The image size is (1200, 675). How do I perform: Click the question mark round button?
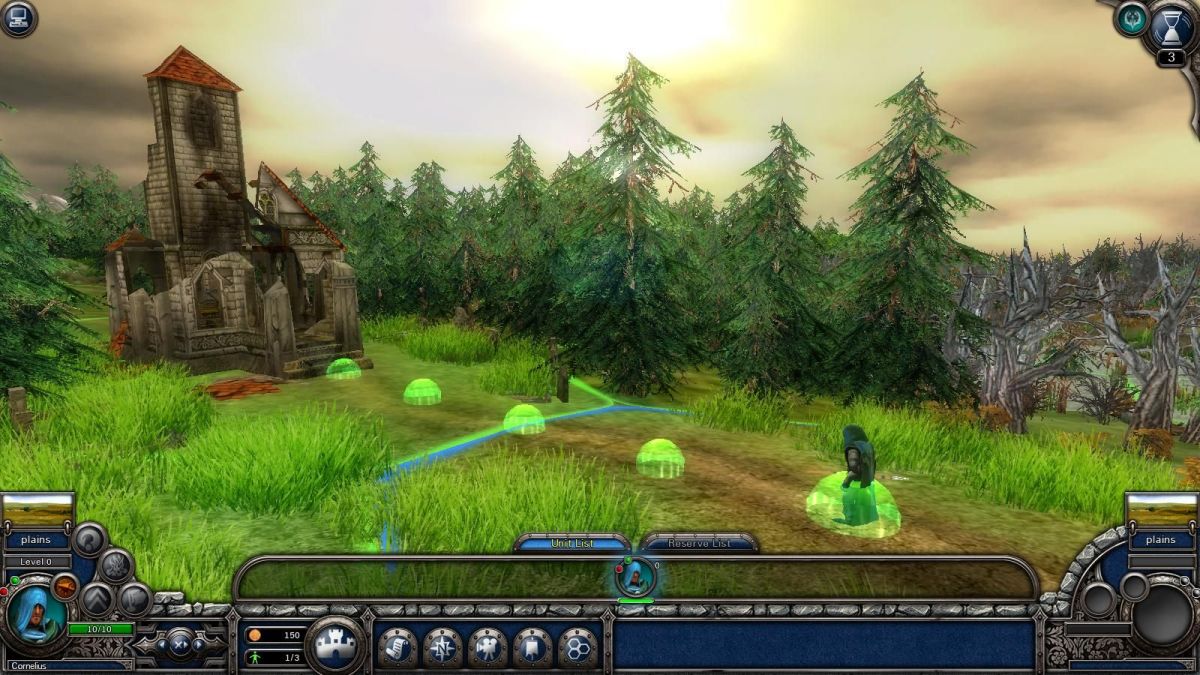(90, 540)
